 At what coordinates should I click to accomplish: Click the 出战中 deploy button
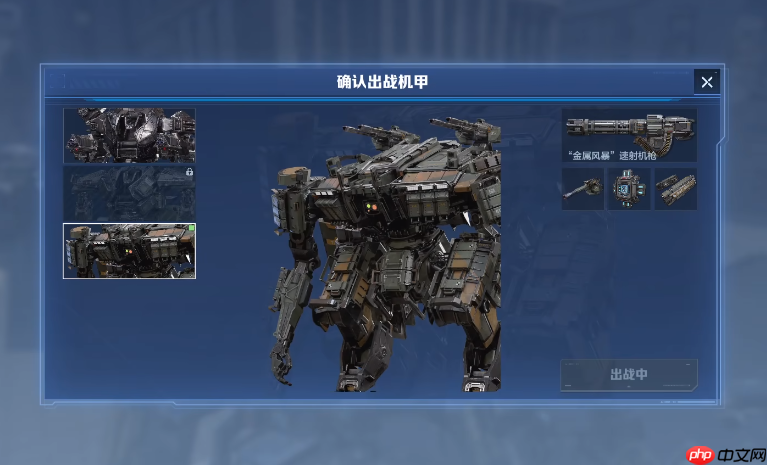(629, 375)
